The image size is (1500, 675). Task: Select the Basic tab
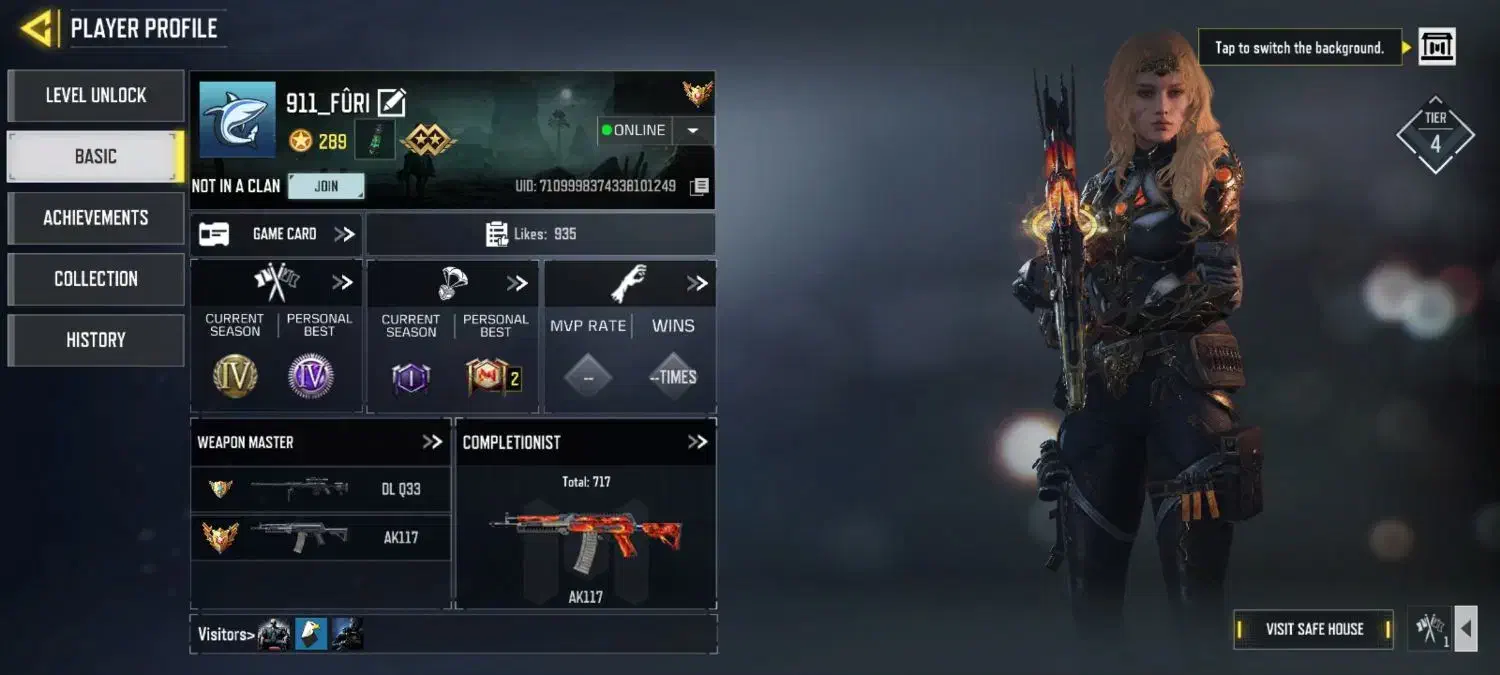pos(96,157)
